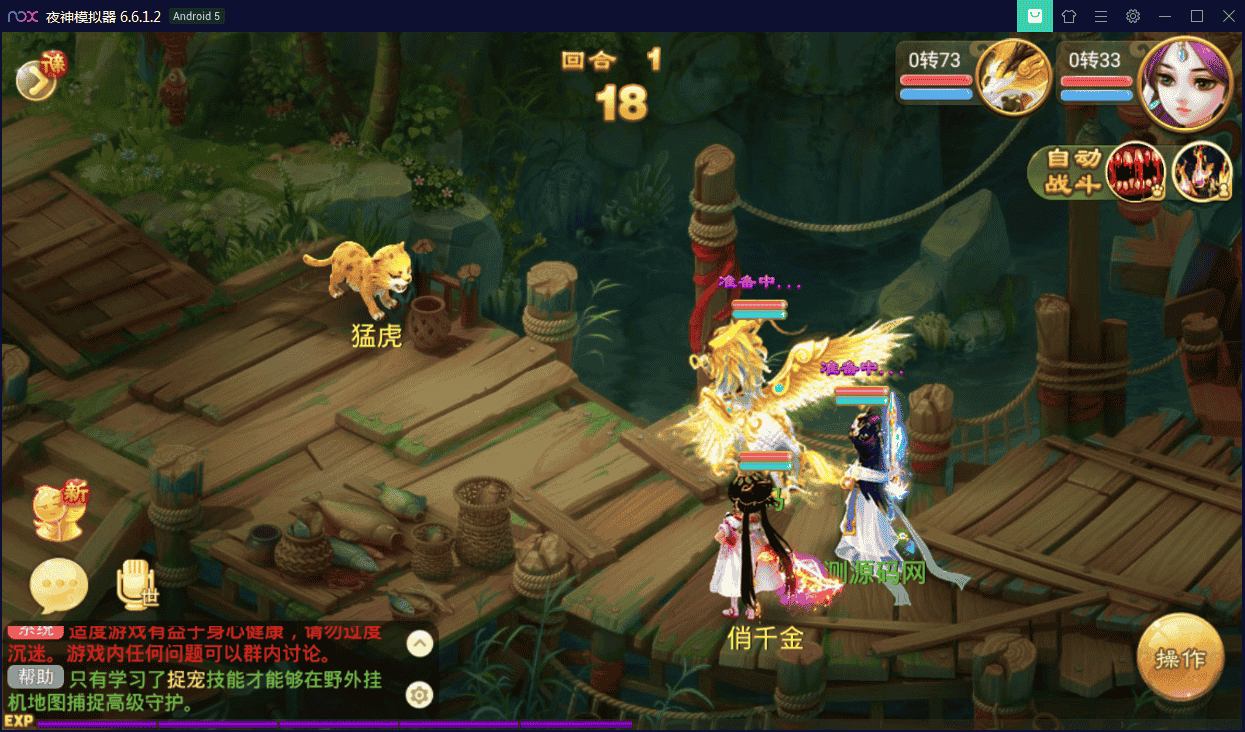This screenshot has height=732, width=1245.
Task: Expand the gold arrow button in the top-left corner
Action: point(36,82)
